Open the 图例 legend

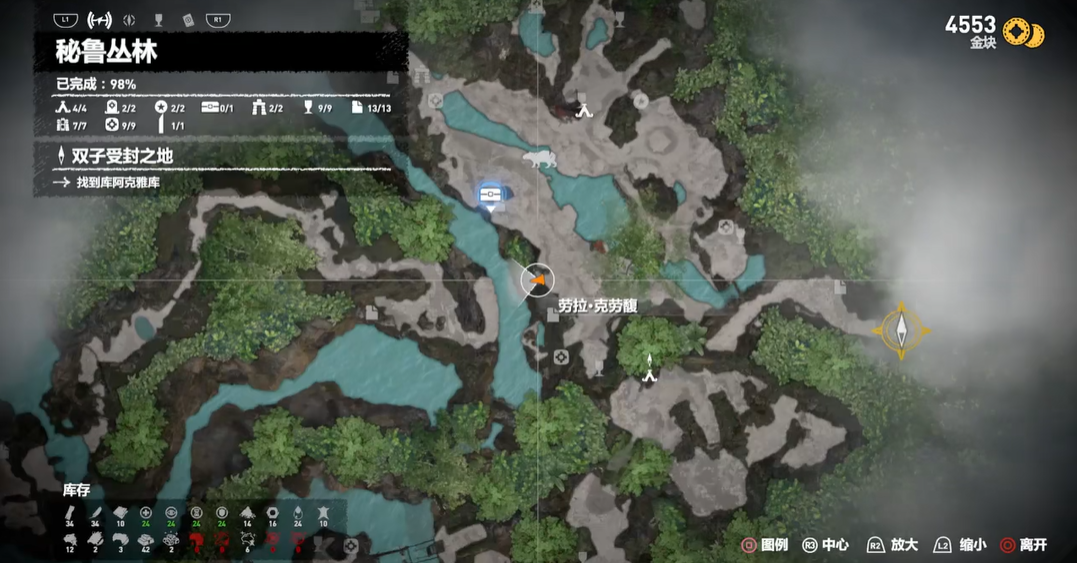click(x=766, y=545)
